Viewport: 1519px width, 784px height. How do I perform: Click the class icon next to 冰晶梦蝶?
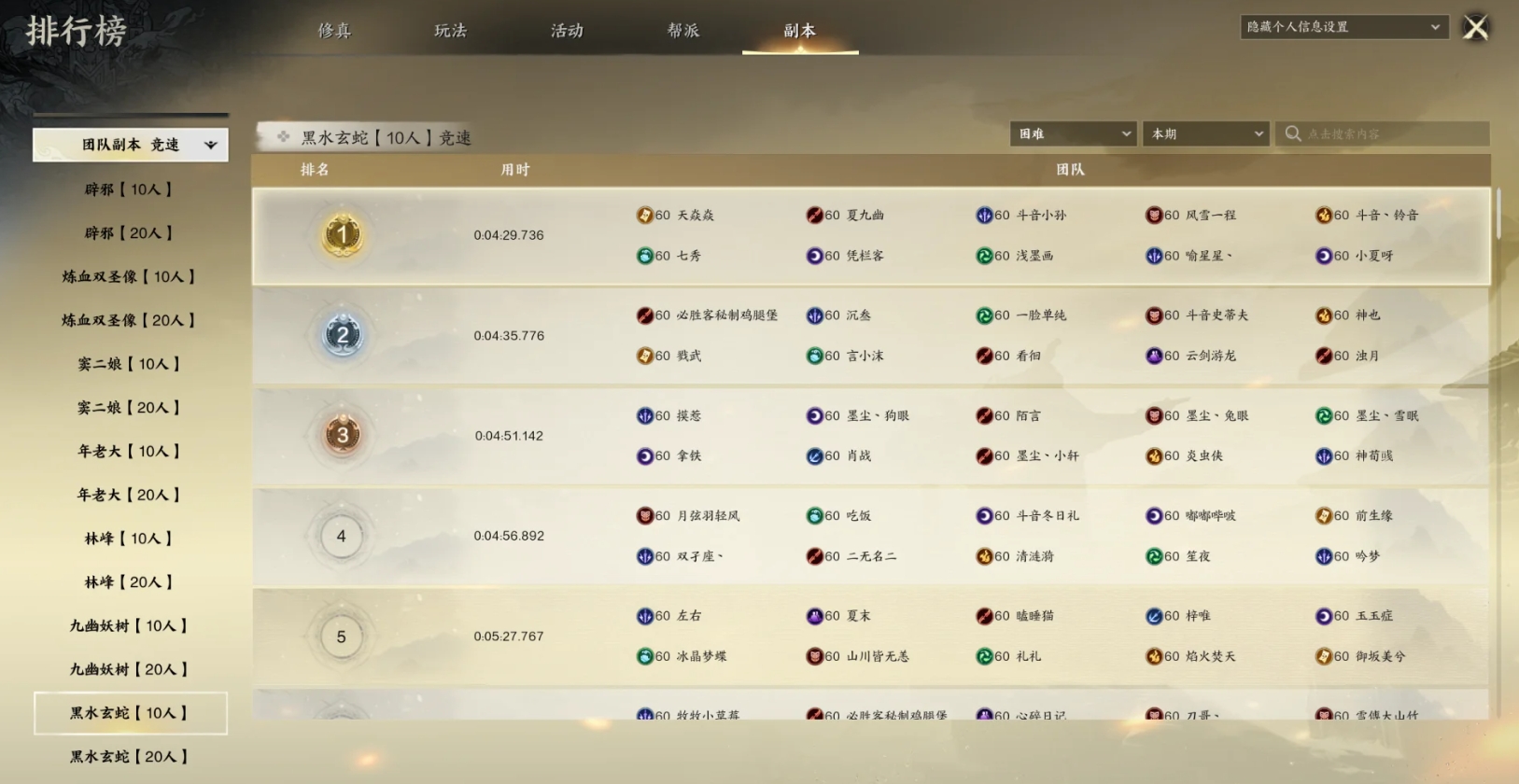coord(645,656)
